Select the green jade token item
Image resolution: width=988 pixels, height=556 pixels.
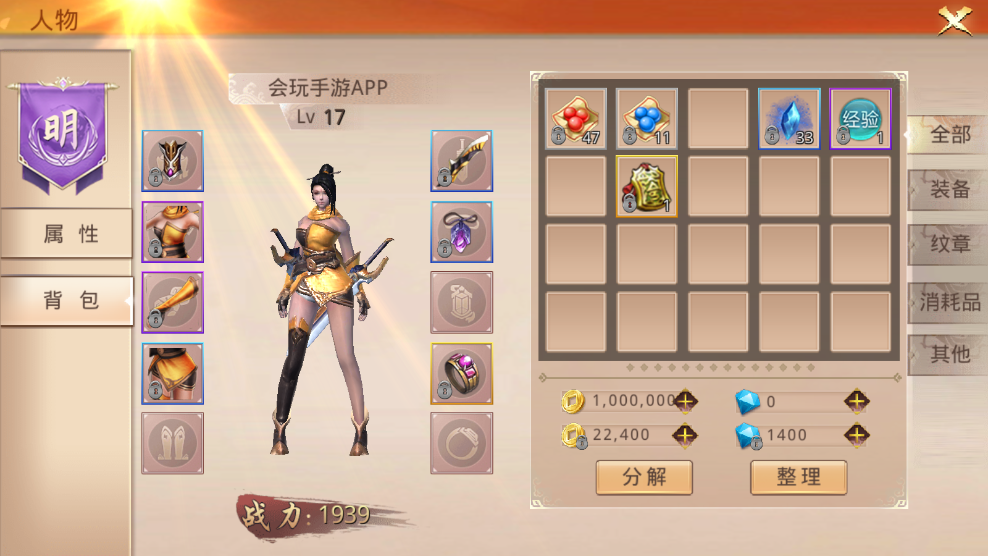click(646, 186)
